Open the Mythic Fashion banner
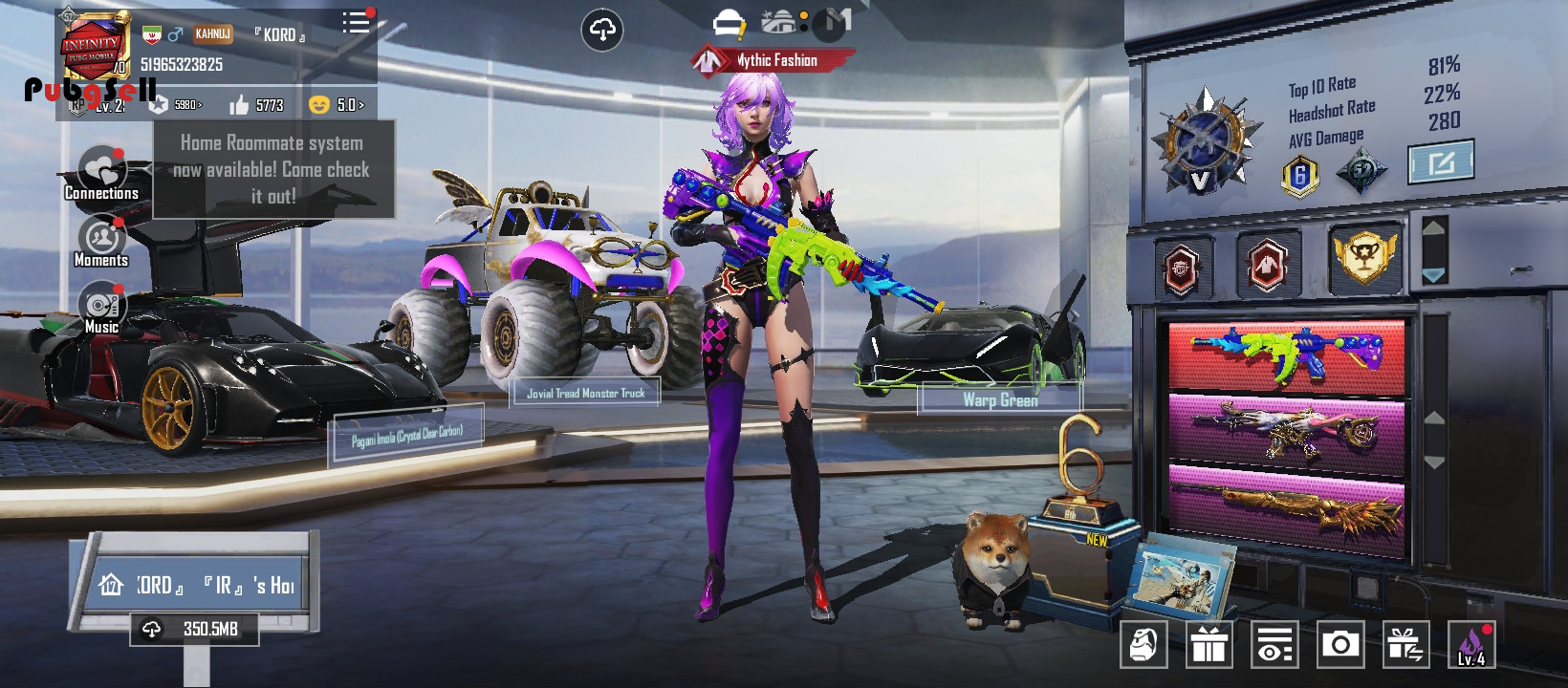 773,60
